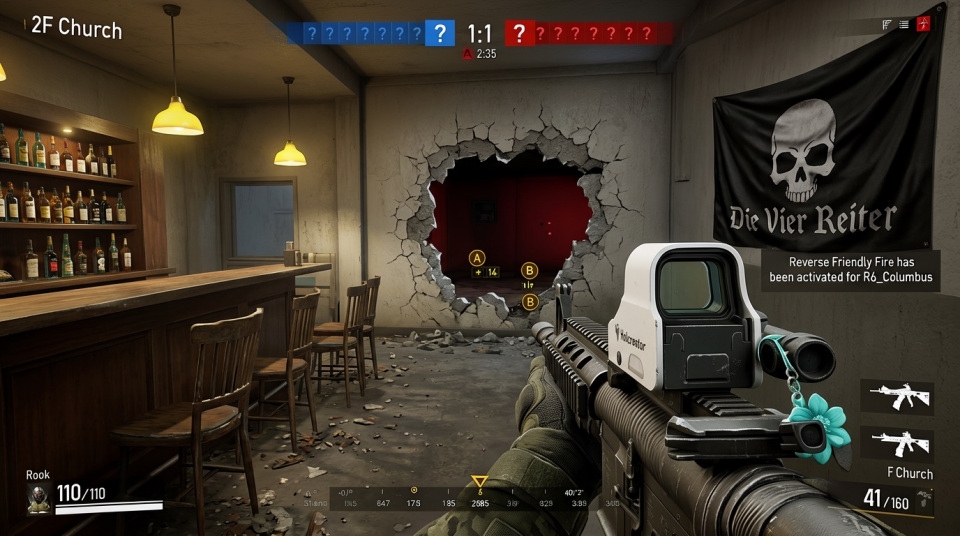960x536 pixels.
Task: Select the red team question mark badge
Action: 518,33
